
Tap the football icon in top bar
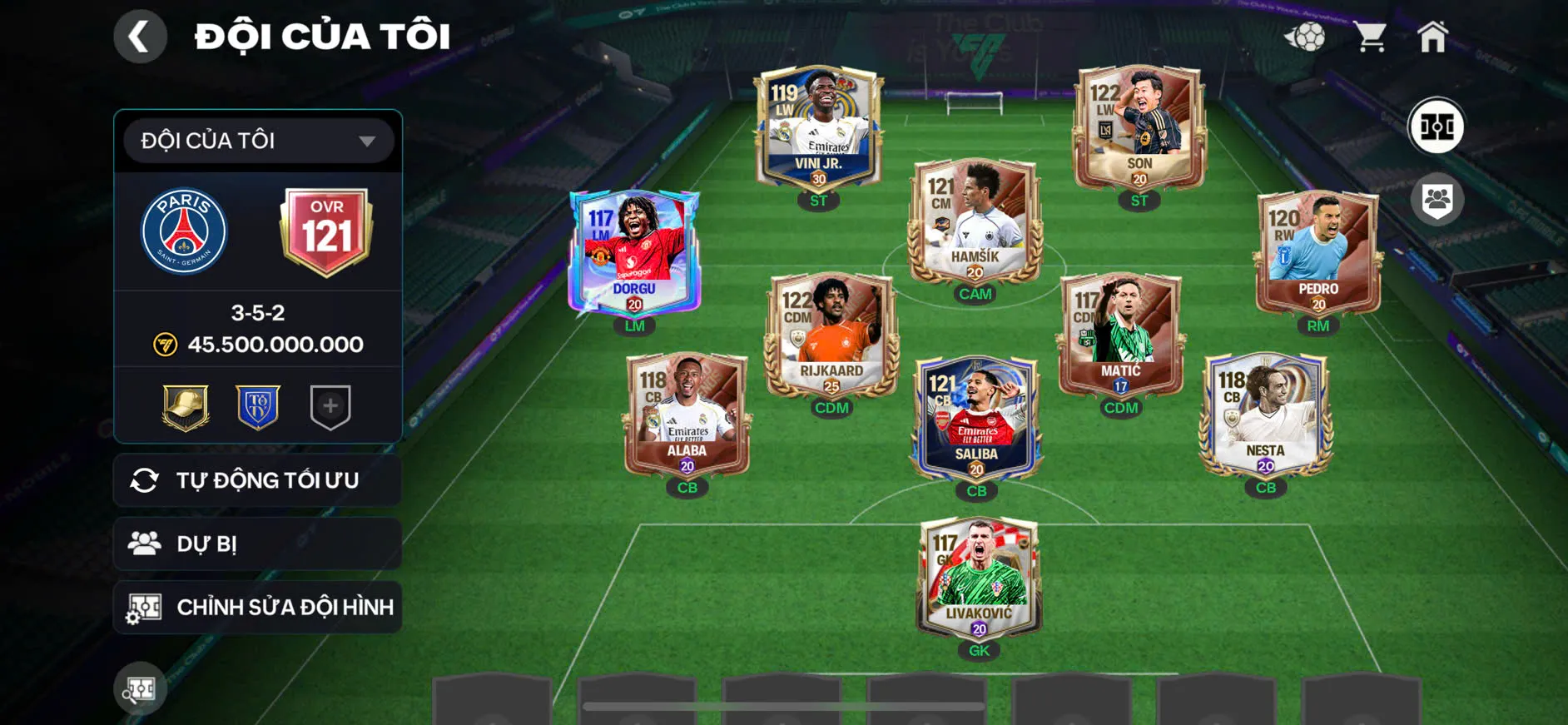(1305, 37)
